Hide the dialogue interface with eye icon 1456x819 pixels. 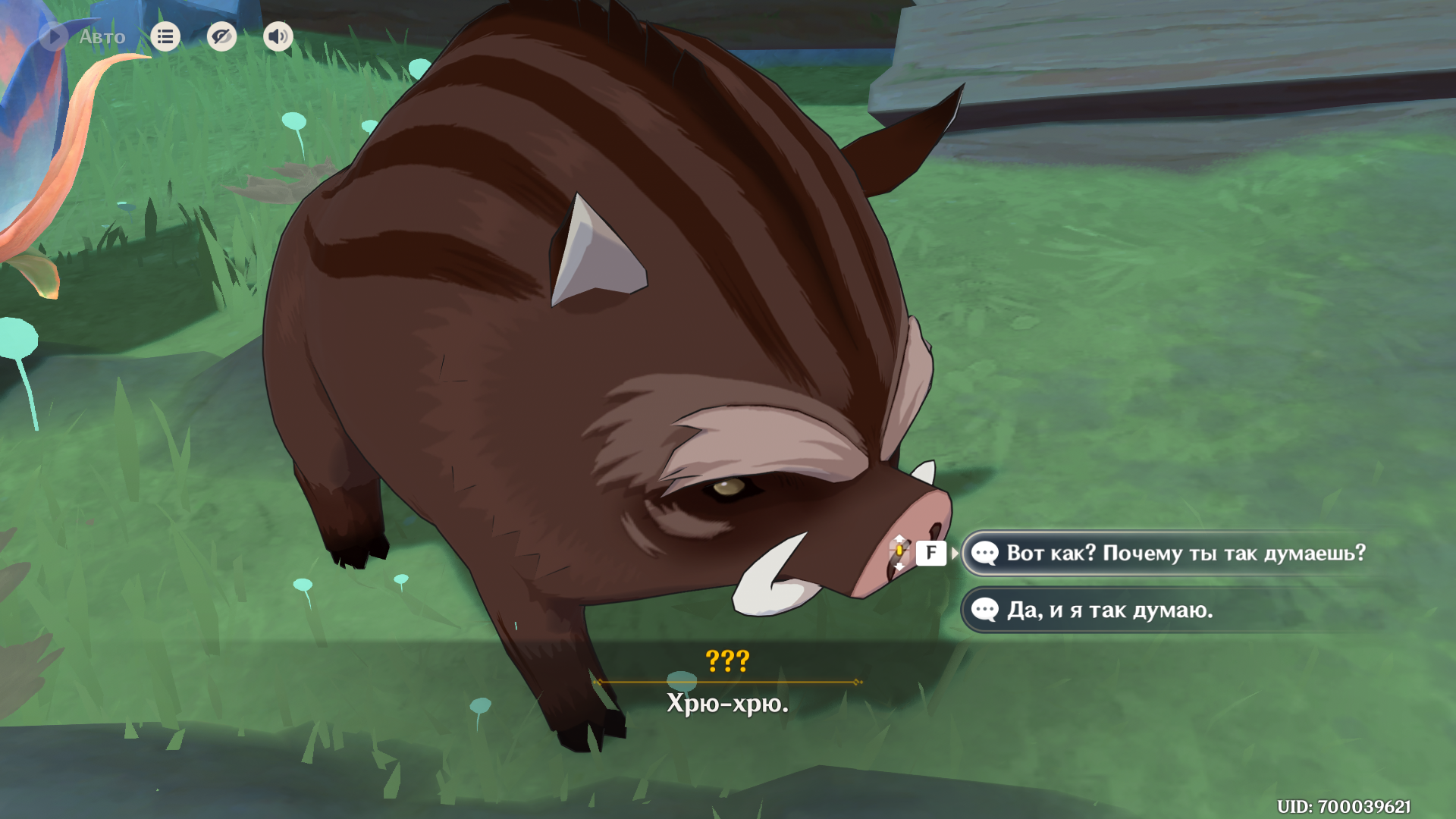pos(221,36)
